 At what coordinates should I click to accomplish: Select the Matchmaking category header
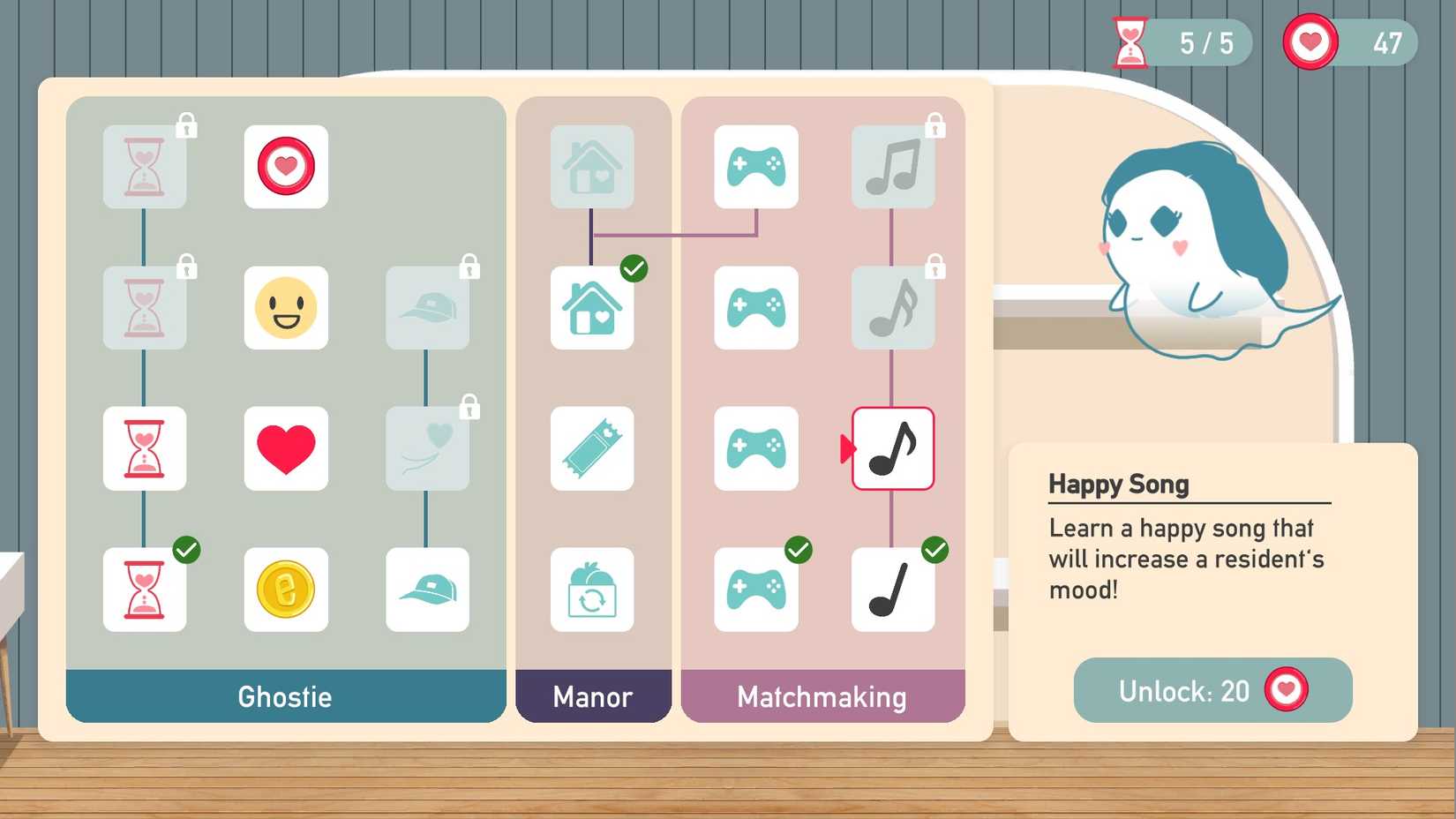tap(822, 697)
